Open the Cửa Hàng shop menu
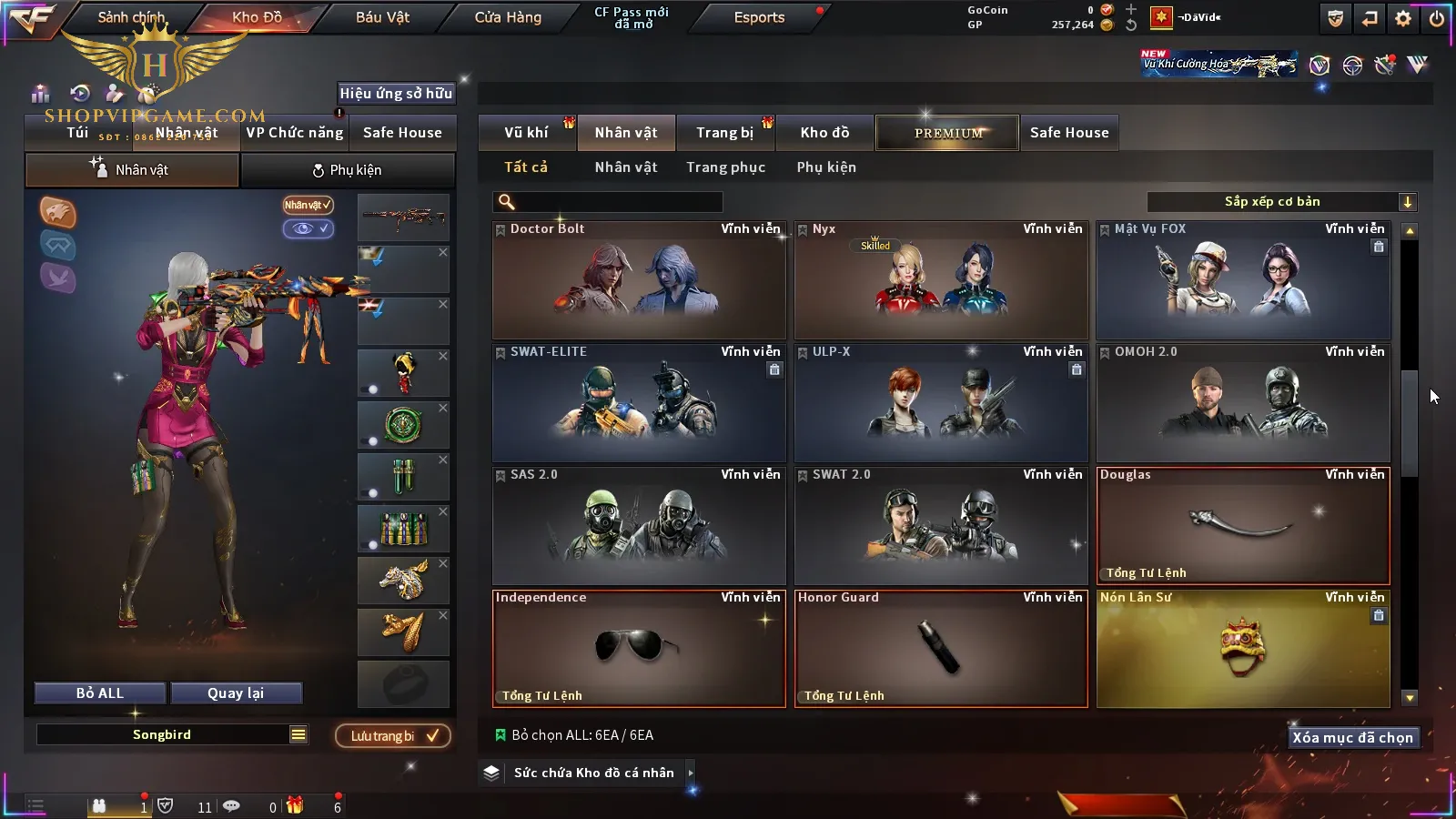This screenshot has height=819, width=1456. point(508,17)
